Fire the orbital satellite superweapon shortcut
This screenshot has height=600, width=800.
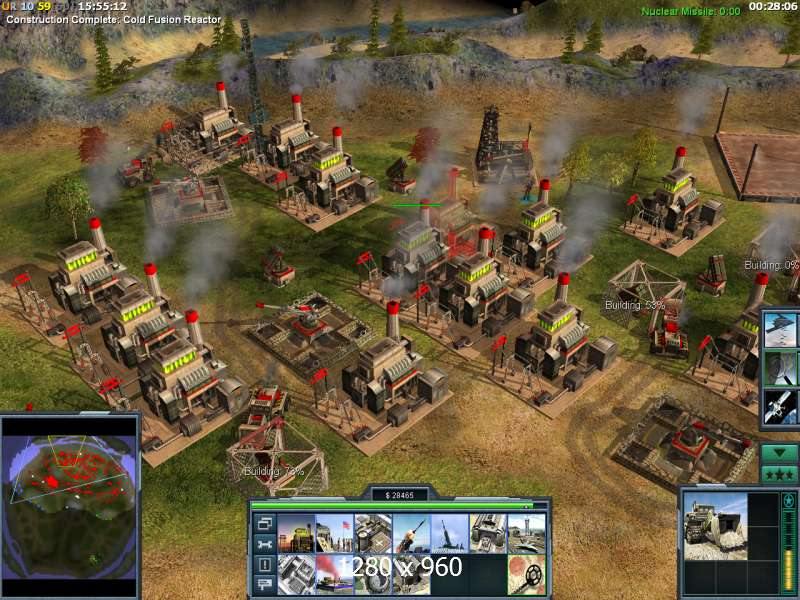pyautogui.click(x=780, y=406)
